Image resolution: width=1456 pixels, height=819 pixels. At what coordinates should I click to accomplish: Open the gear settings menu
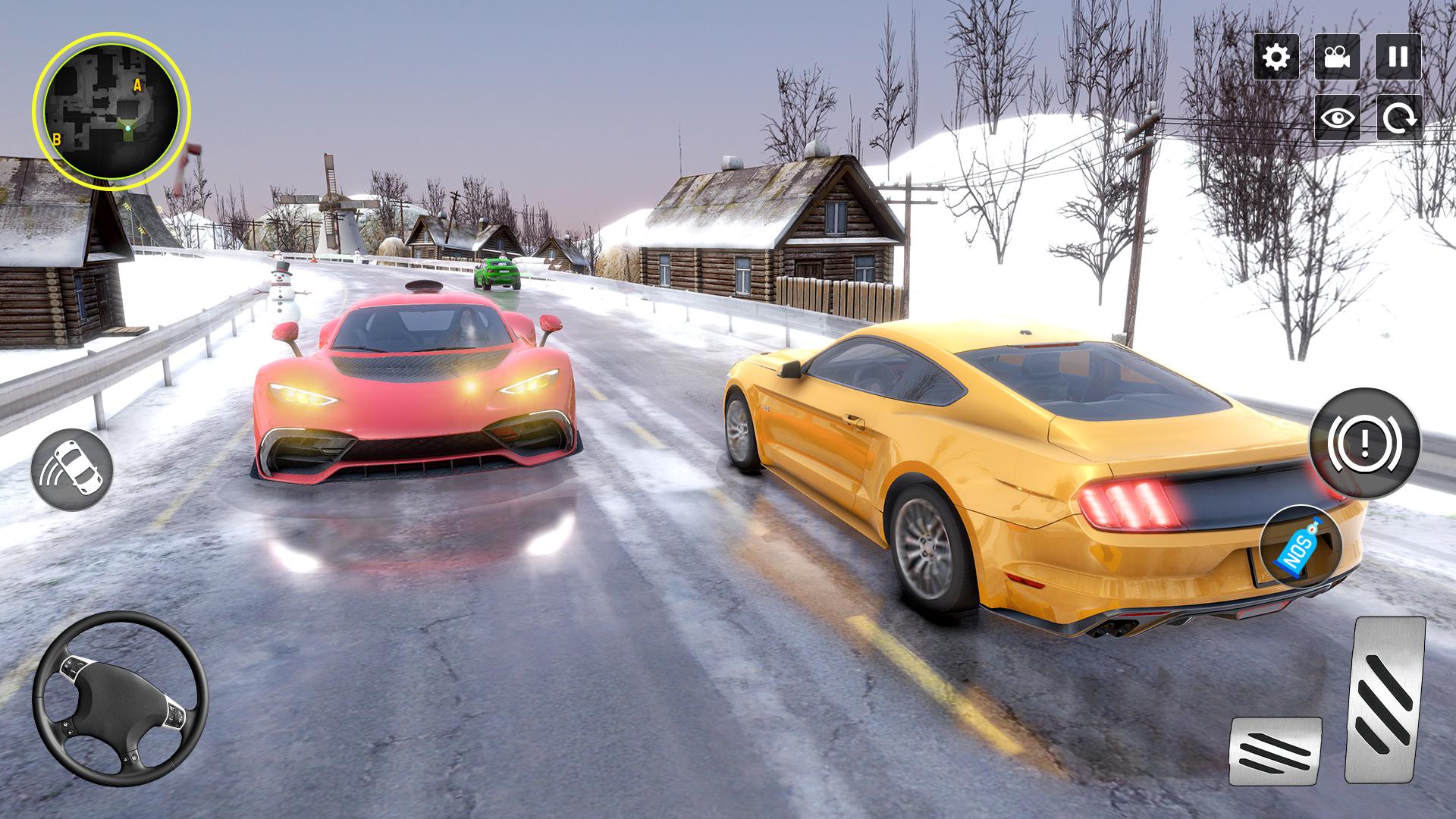pyautogui.click(x=1276, y=57)
